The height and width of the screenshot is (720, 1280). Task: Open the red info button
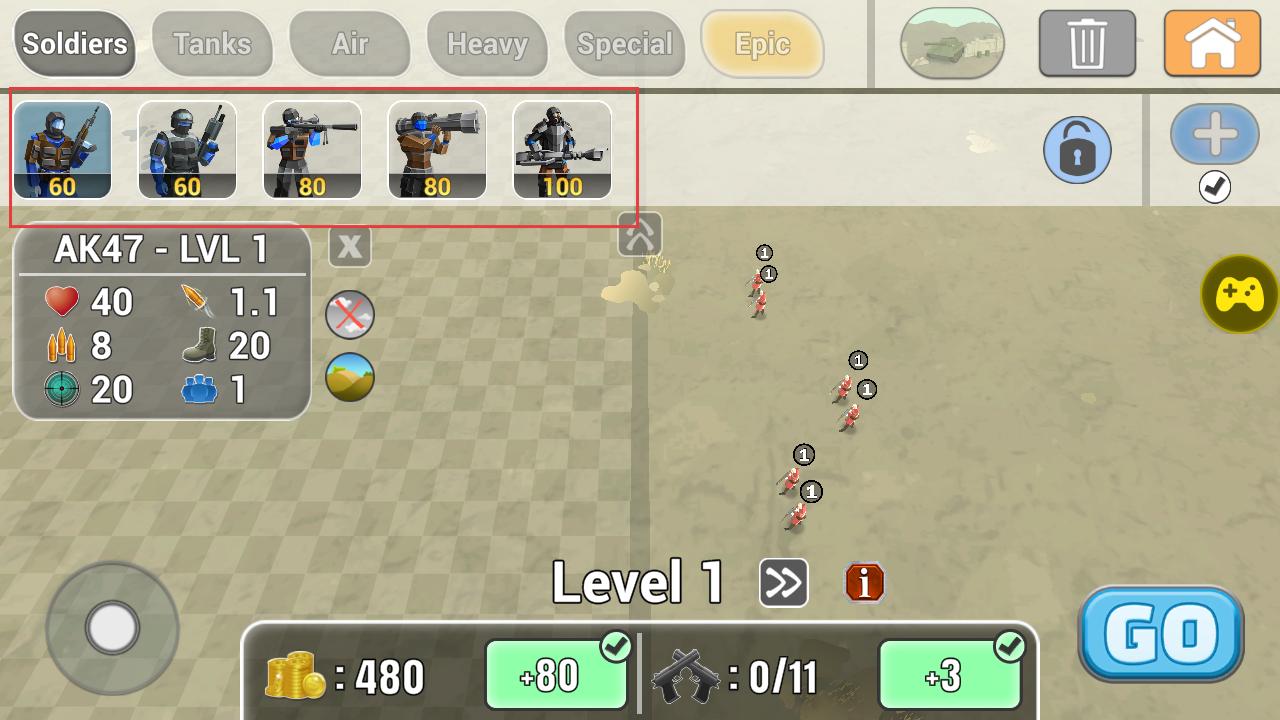(865, 582)
